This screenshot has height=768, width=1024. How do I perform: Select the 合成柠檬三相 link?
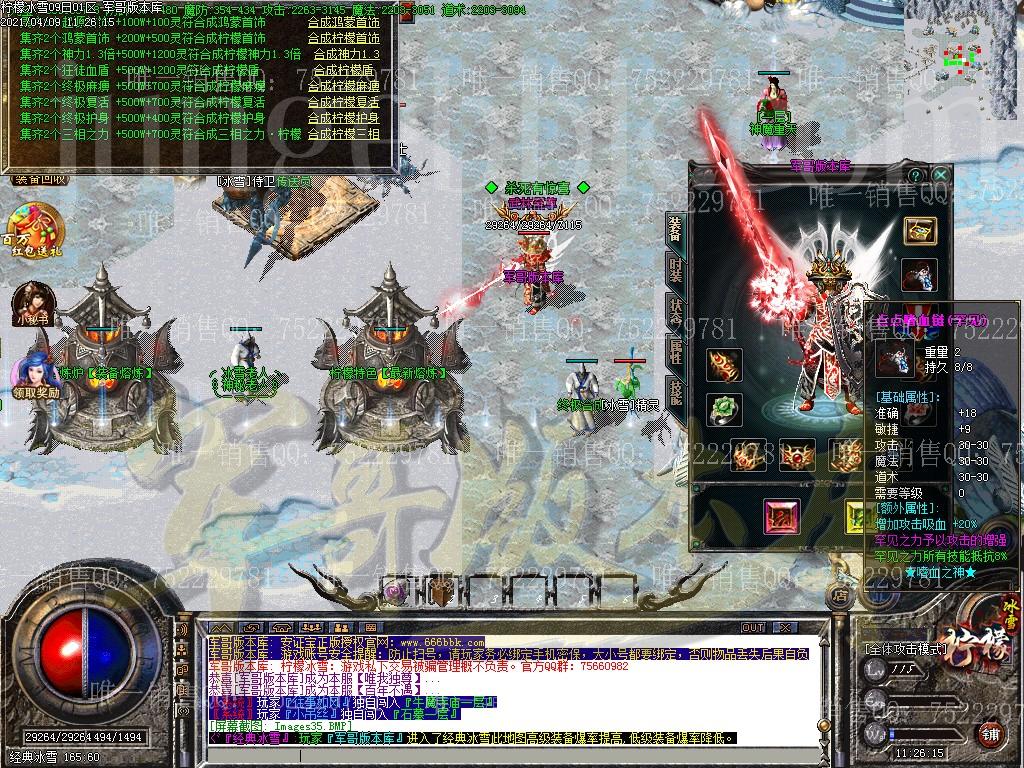[x=343, y=134]
